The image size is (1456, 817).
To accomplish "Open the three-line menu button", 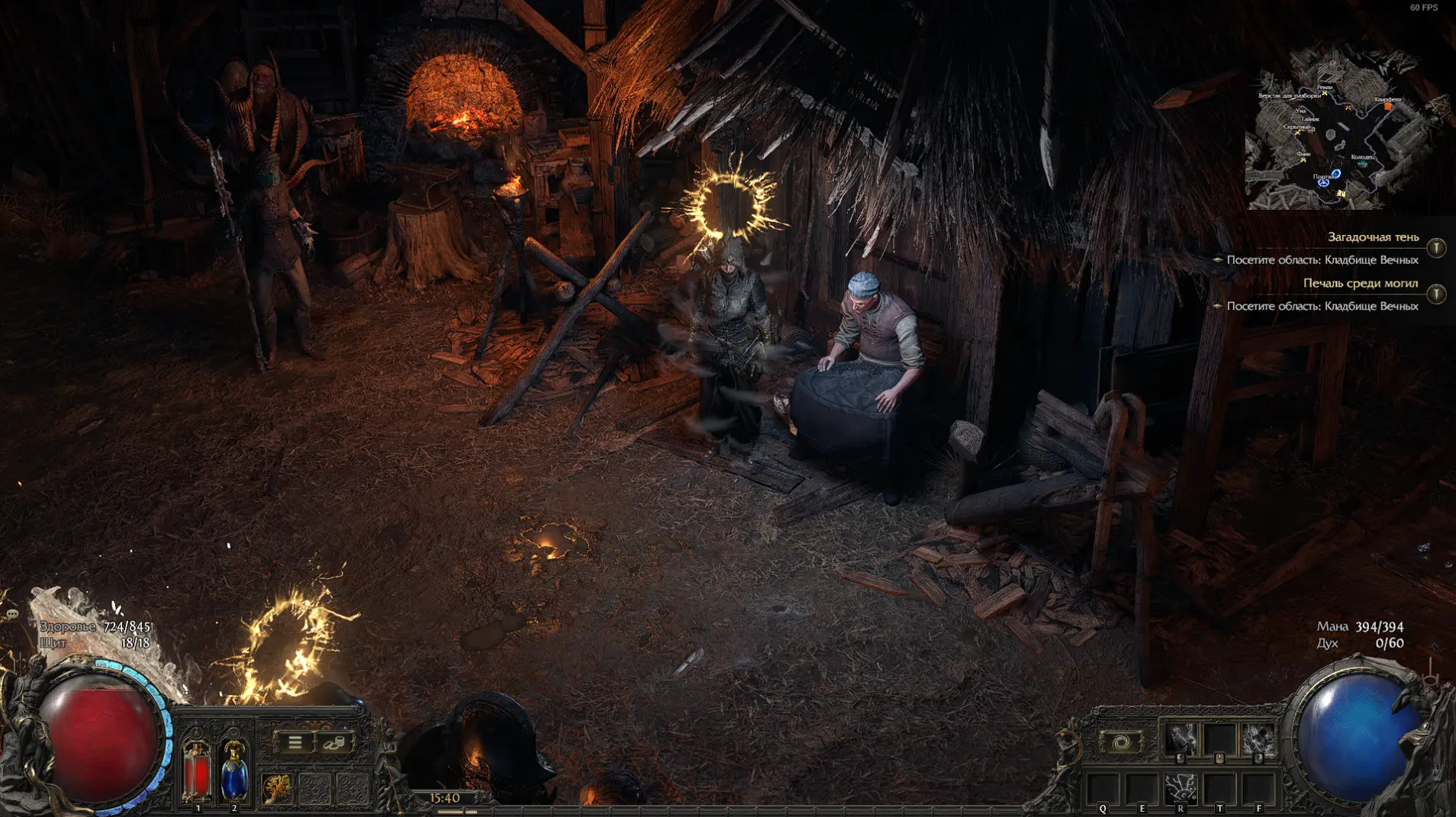I will [x=295, y=742].
